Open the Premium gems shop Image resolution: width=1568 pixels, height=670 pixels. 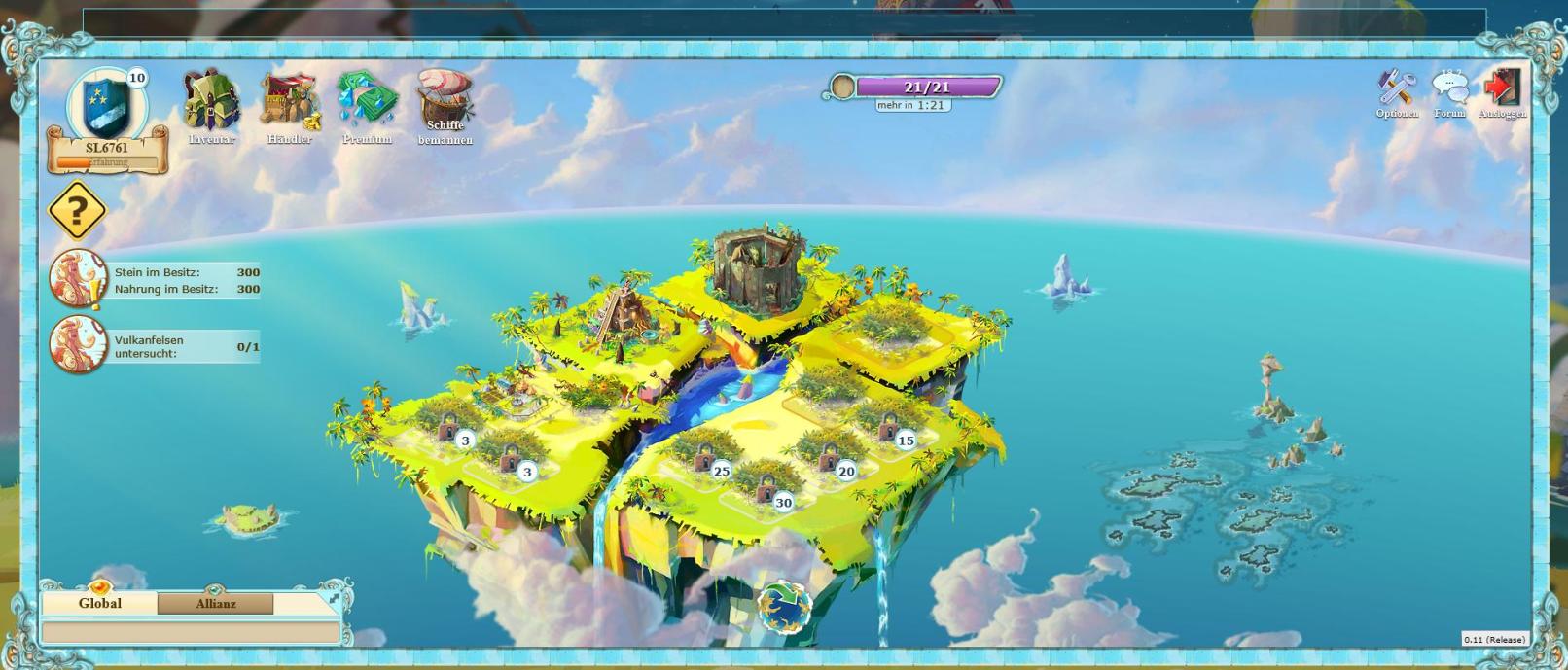click(x=367, y=103)
